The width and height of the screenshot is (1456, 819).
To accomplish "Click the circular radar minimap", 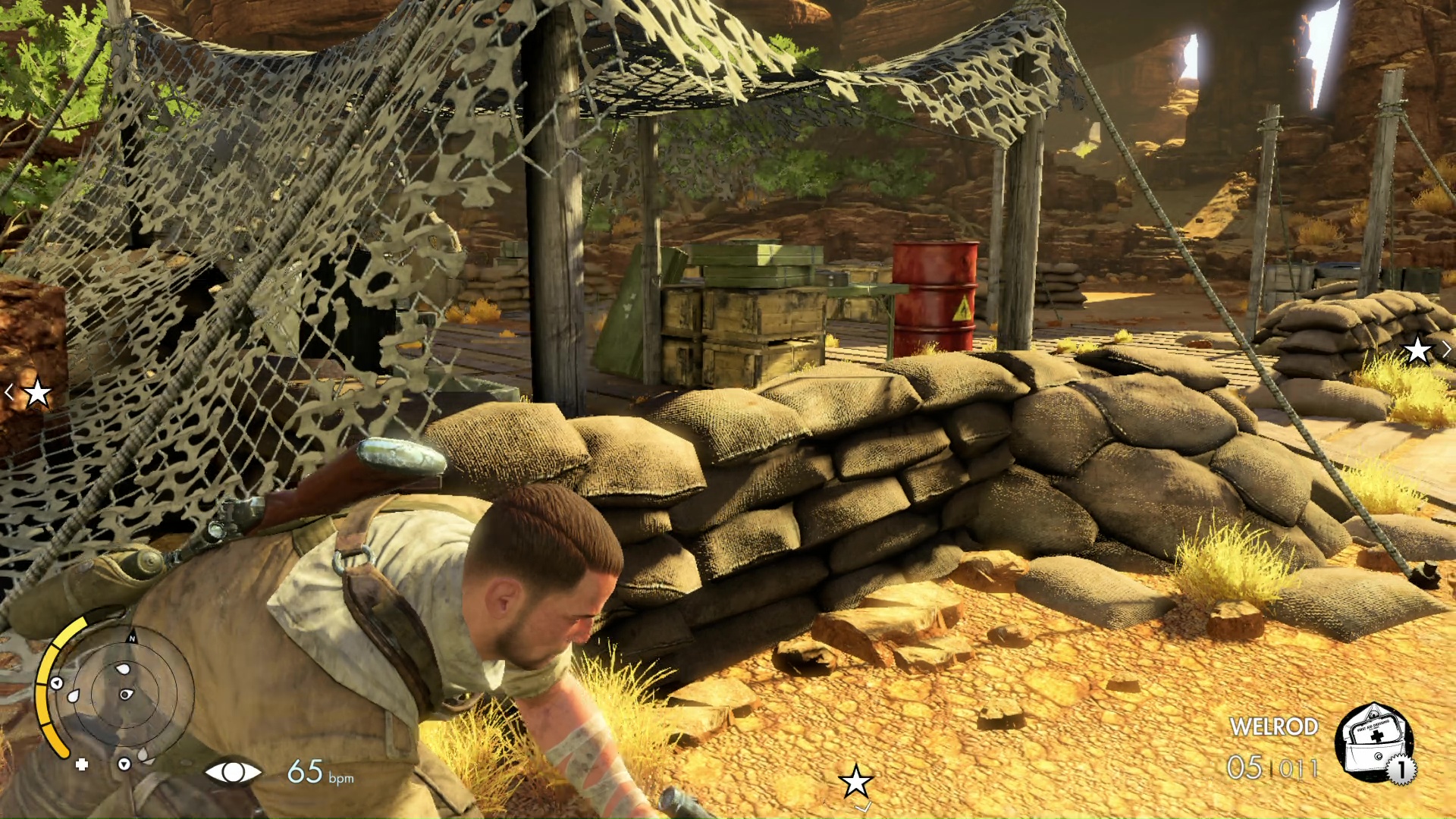I will coord(127,693).
